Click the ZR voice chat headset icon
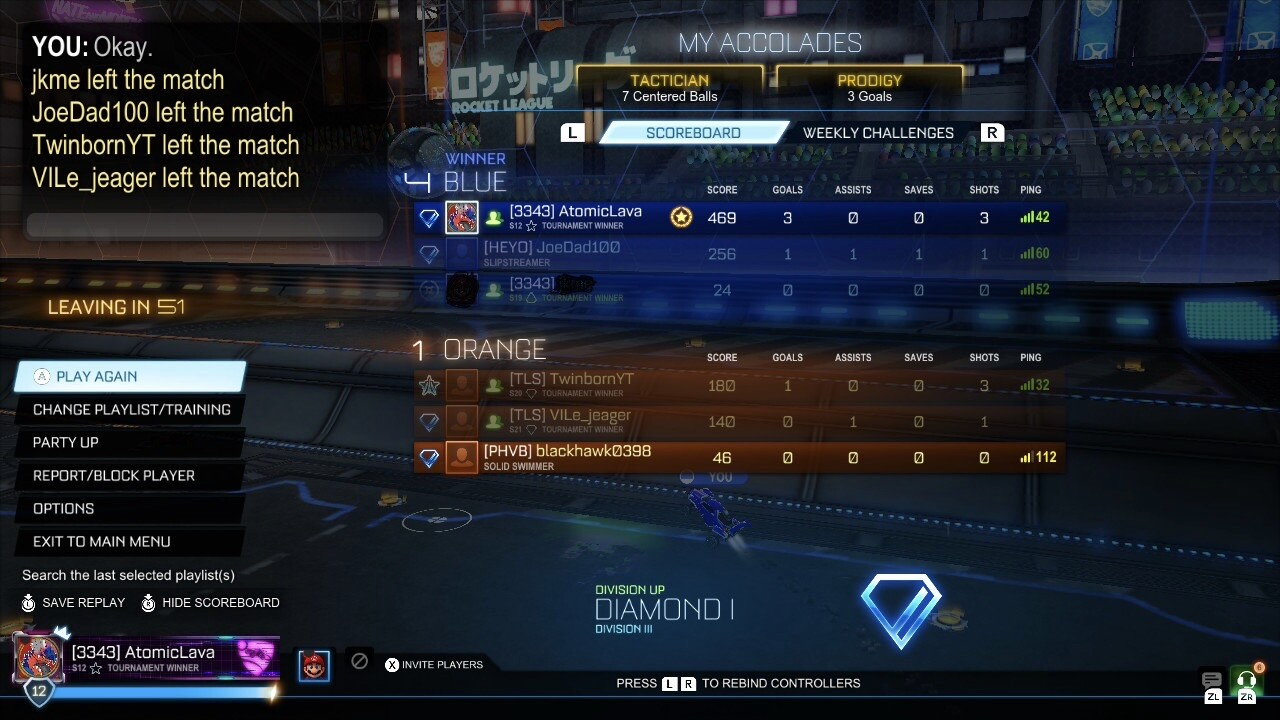 [1246, 679]
